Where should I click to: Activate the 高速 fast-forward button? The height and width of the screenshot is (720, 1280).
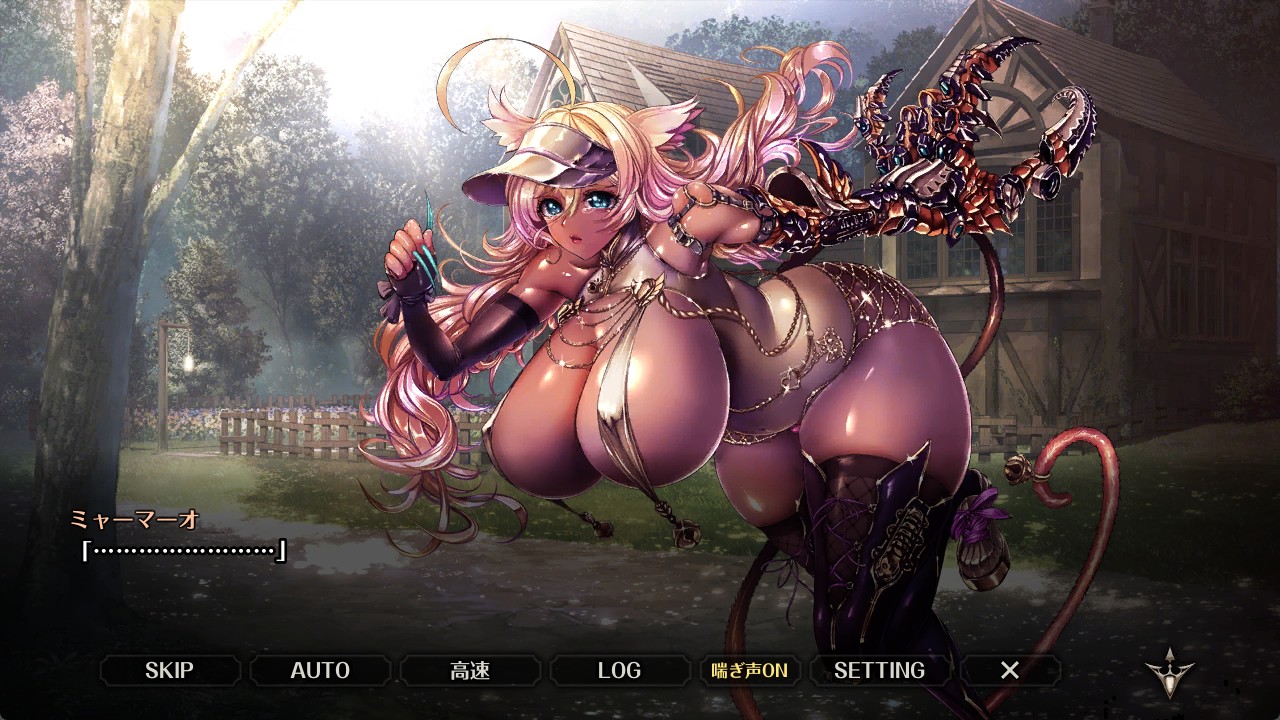coord(470,670)
